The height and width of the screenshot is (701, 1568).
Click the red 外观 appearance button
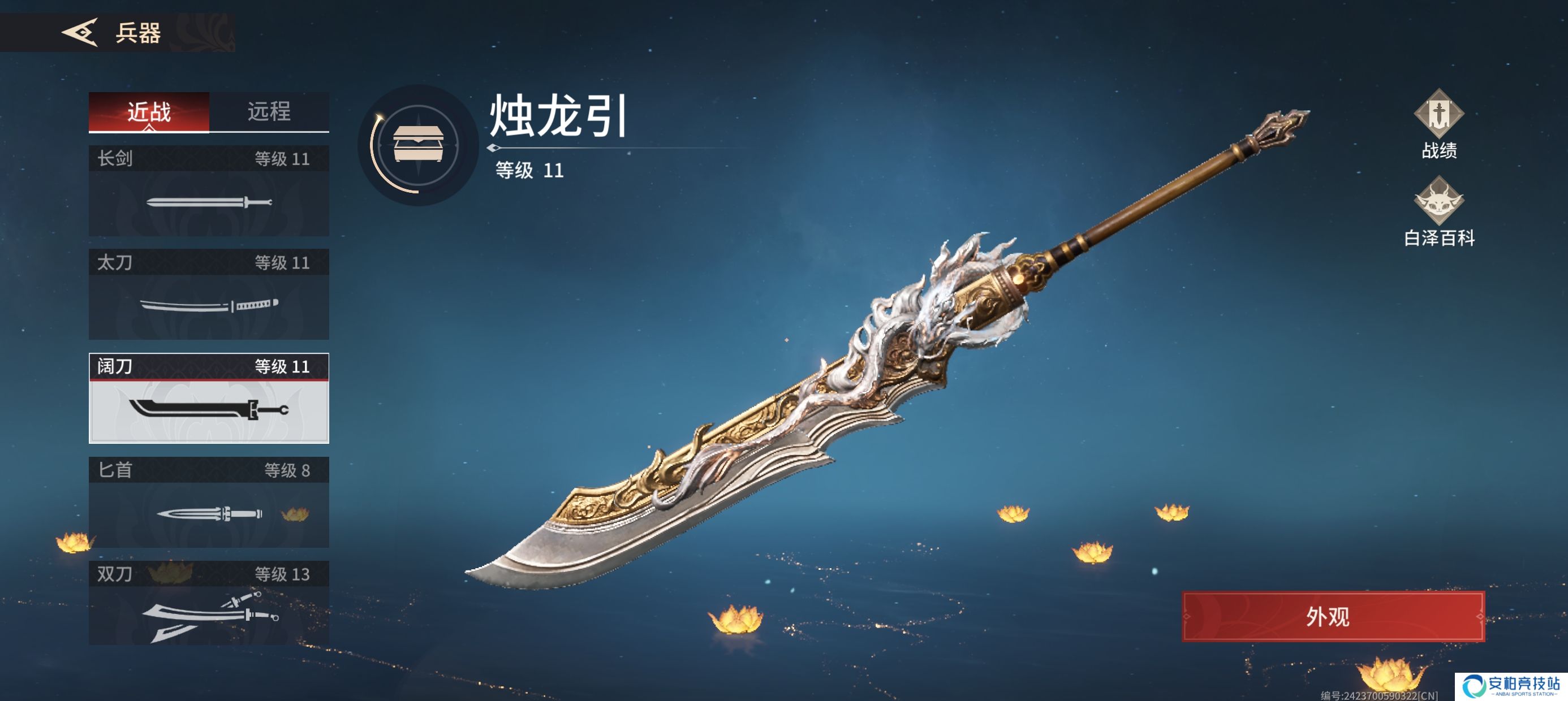tap(1333, 616)
